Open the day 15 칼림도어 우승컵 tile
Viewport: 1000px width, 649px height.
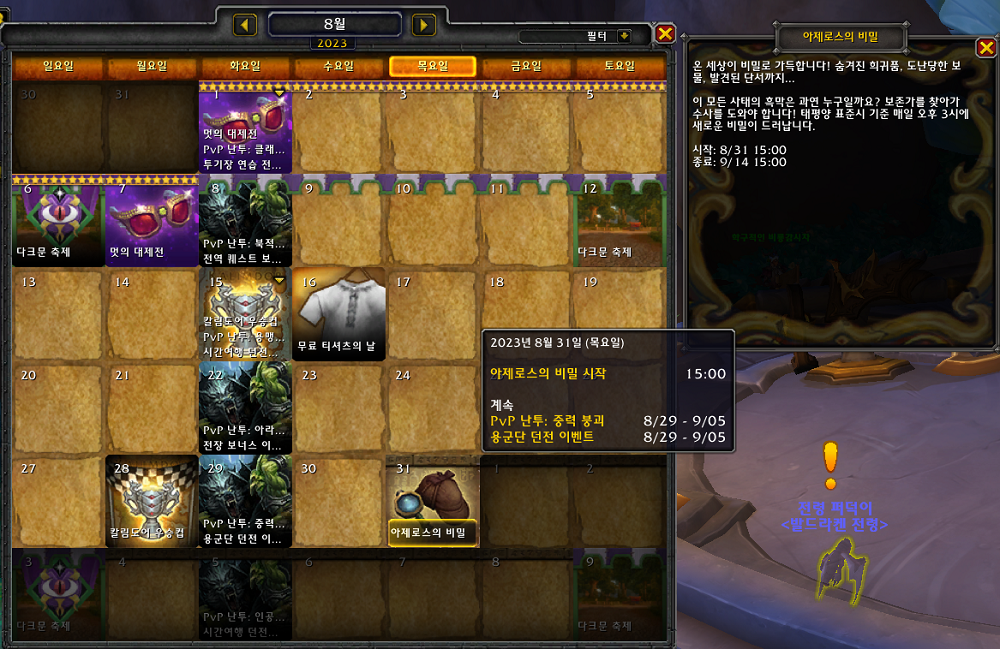point(245,314)
